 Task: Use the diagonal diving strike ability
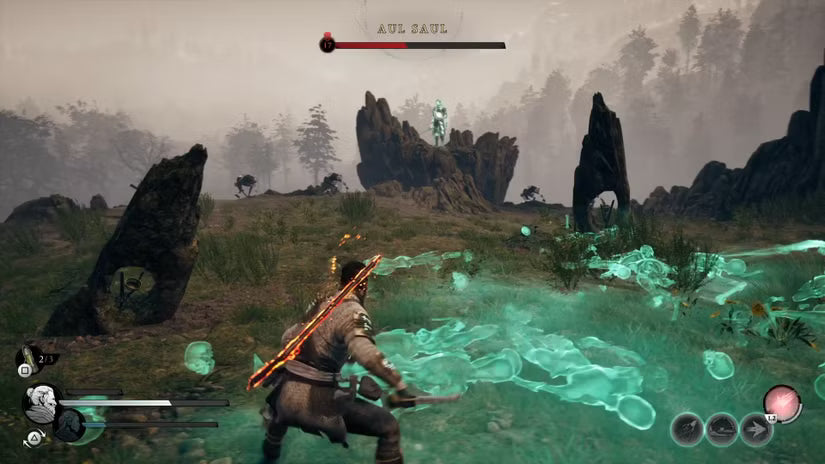pos(687,429)
